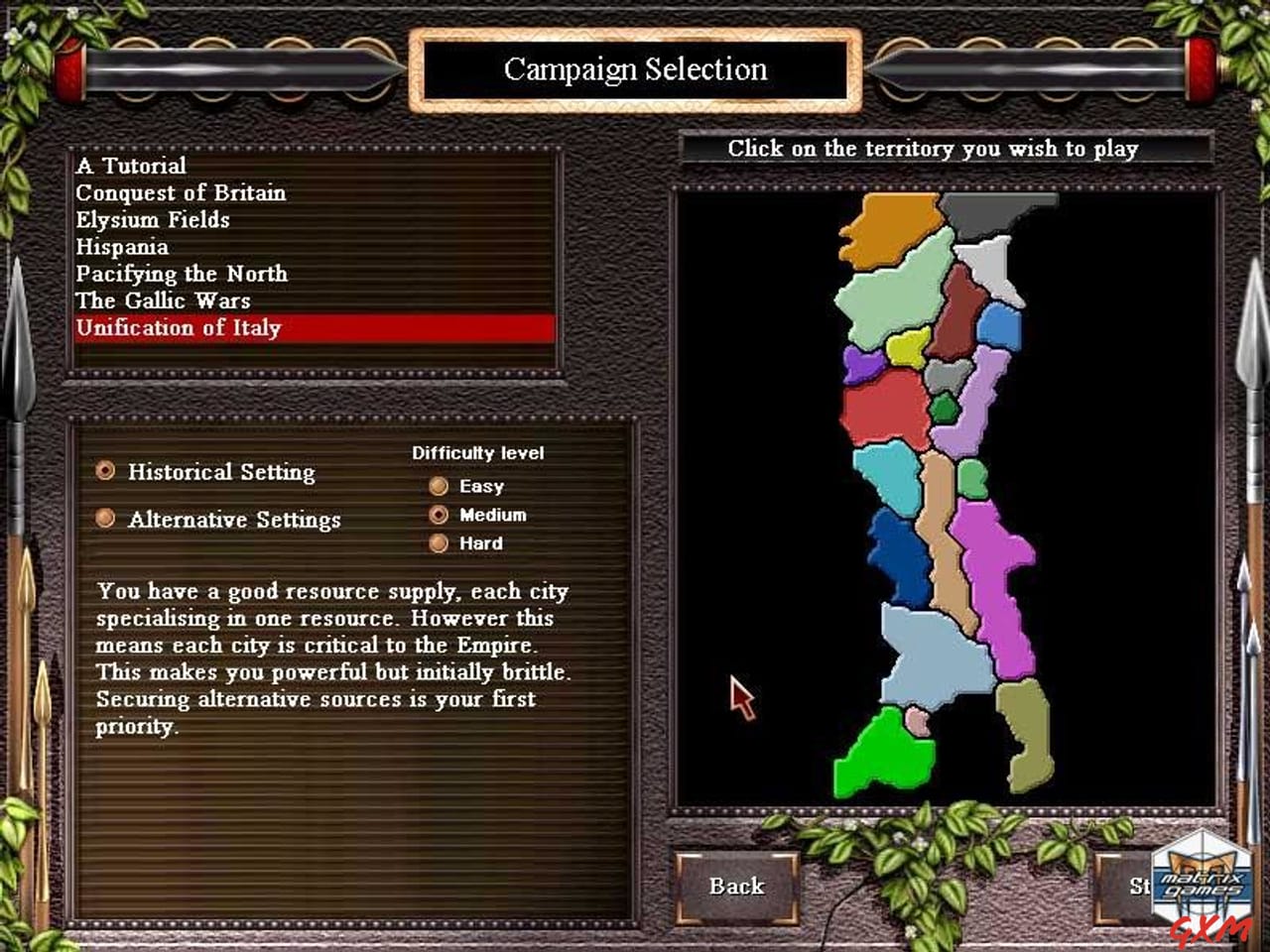
Task: Highlight the "Unification of Italy" campaign
Action: [178, 327]
